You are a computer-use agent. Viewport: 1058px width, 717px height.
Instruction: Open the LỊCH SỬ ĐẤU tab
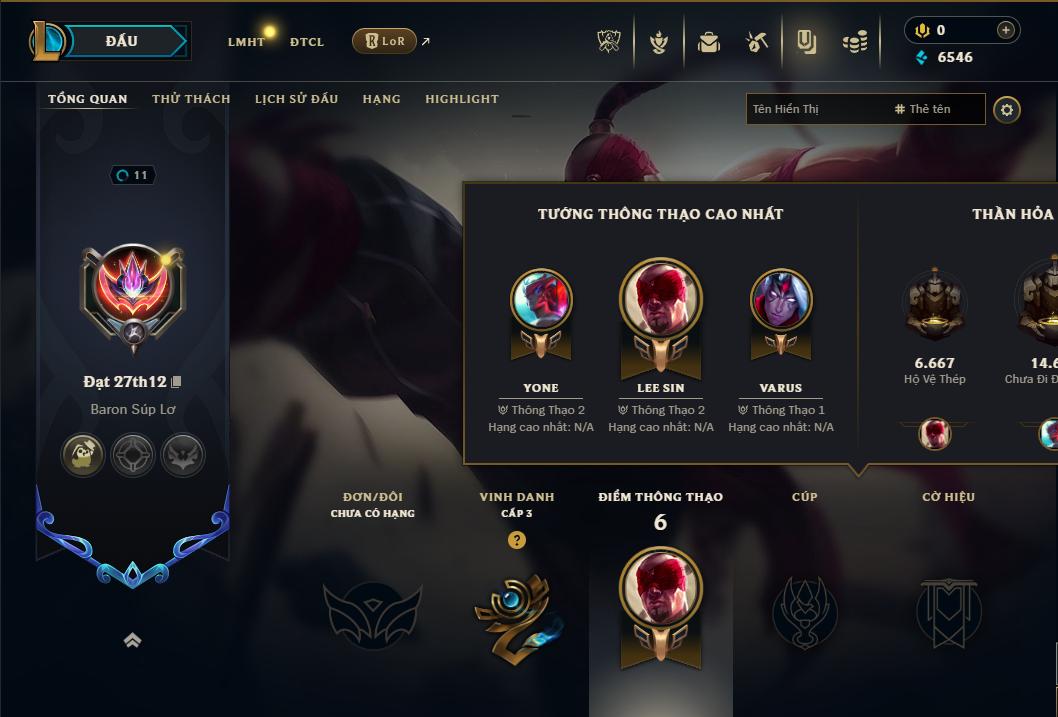click(296, 99)
